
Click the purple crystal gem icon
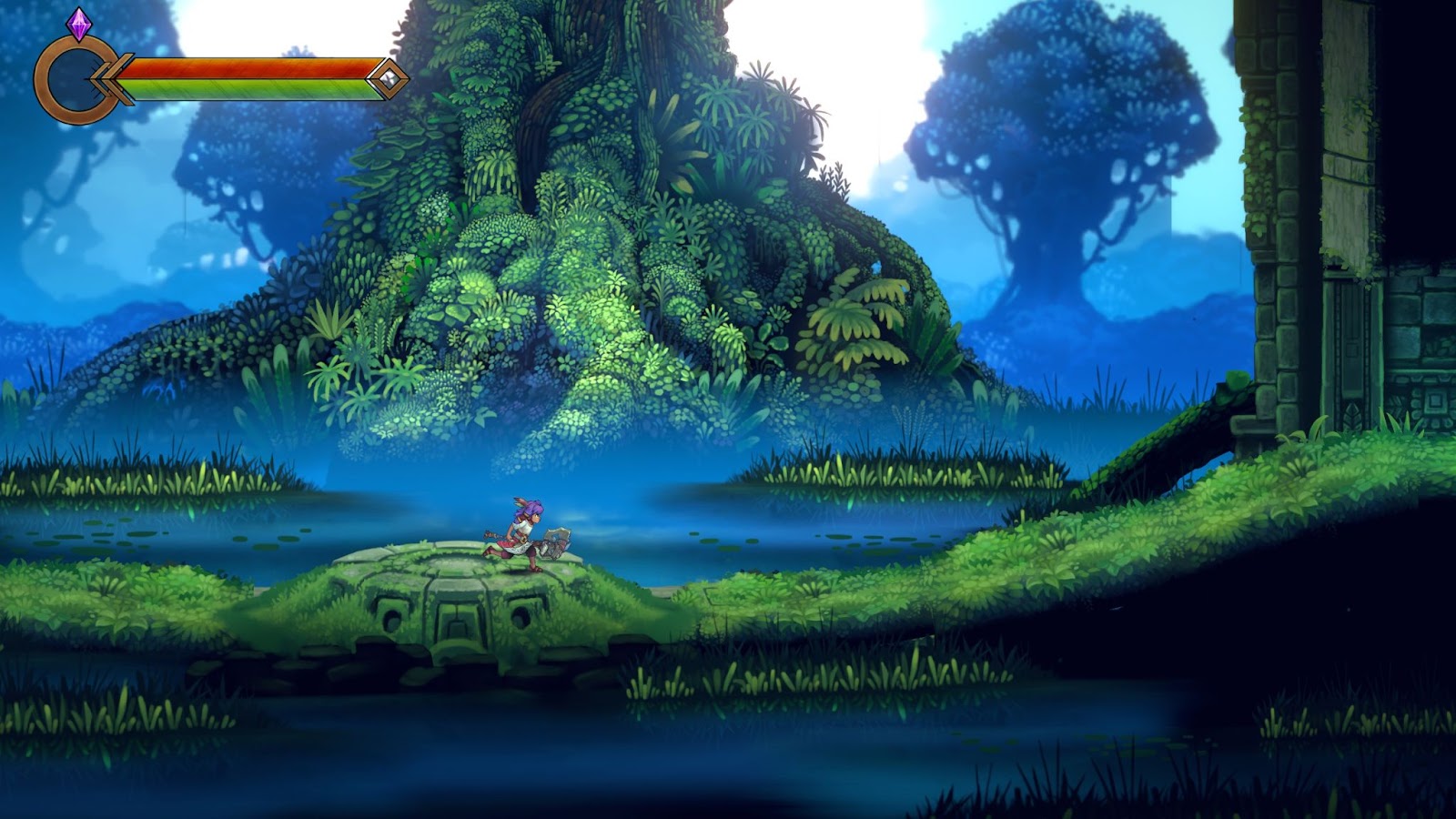tap(79, 25)
